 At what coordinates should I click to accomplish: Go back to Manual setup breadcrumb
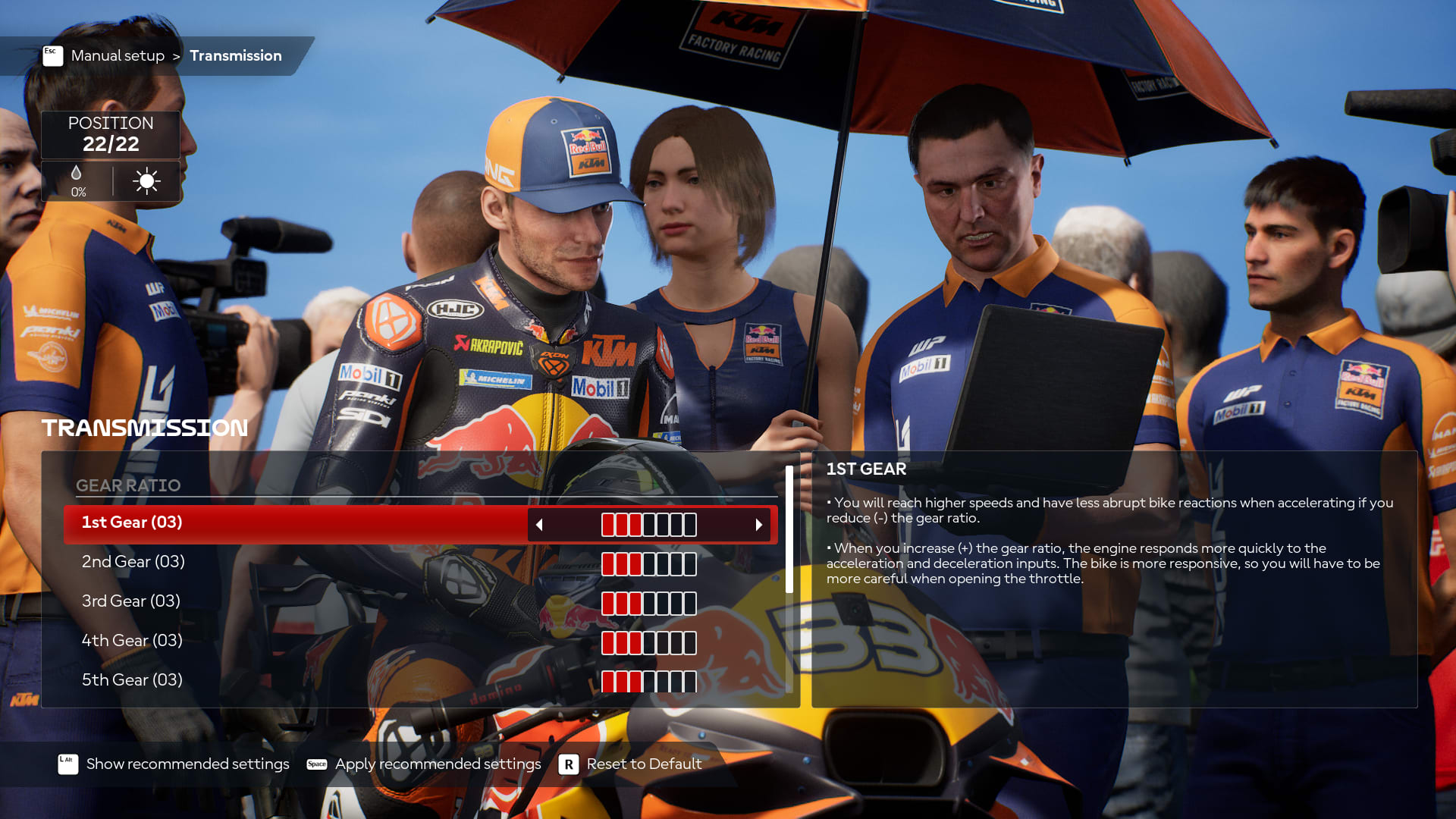tap(118, 56)
